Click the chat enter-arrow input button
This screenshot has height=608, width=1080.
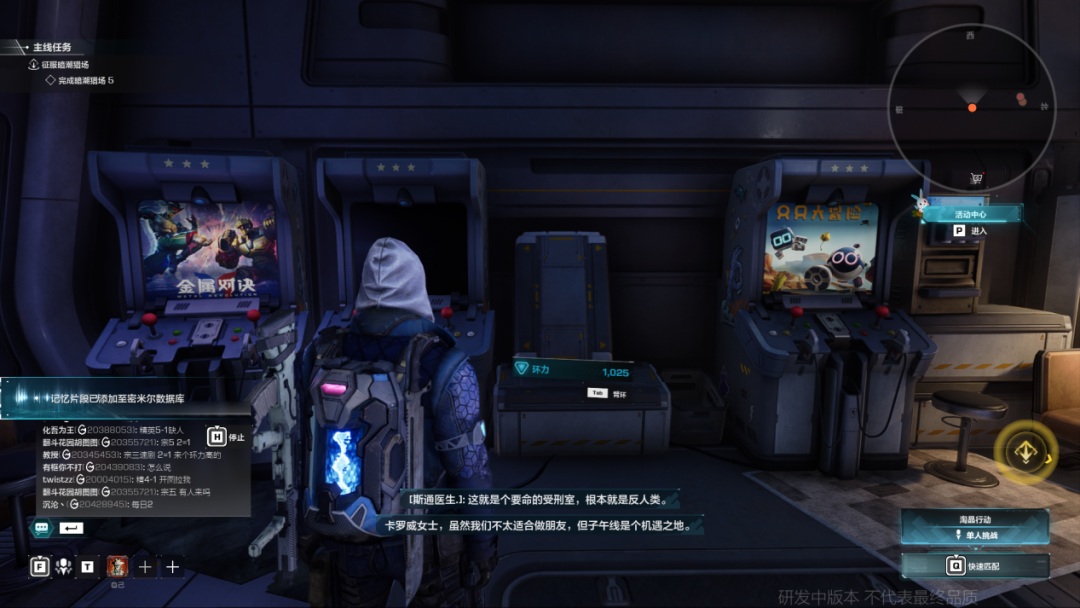(x=72, y=527)
